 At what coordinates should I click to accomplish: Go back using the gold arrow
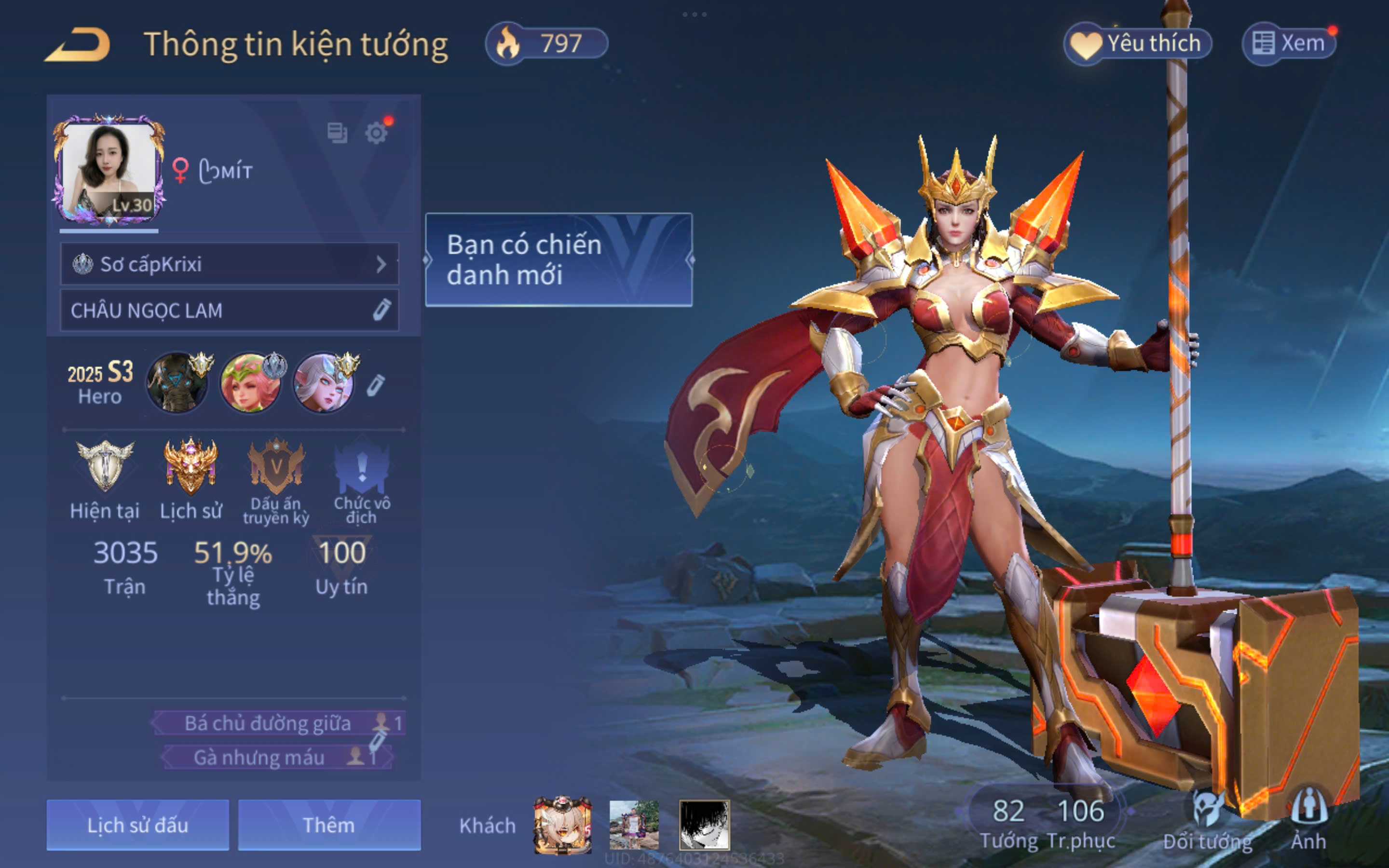pos(78,45)
